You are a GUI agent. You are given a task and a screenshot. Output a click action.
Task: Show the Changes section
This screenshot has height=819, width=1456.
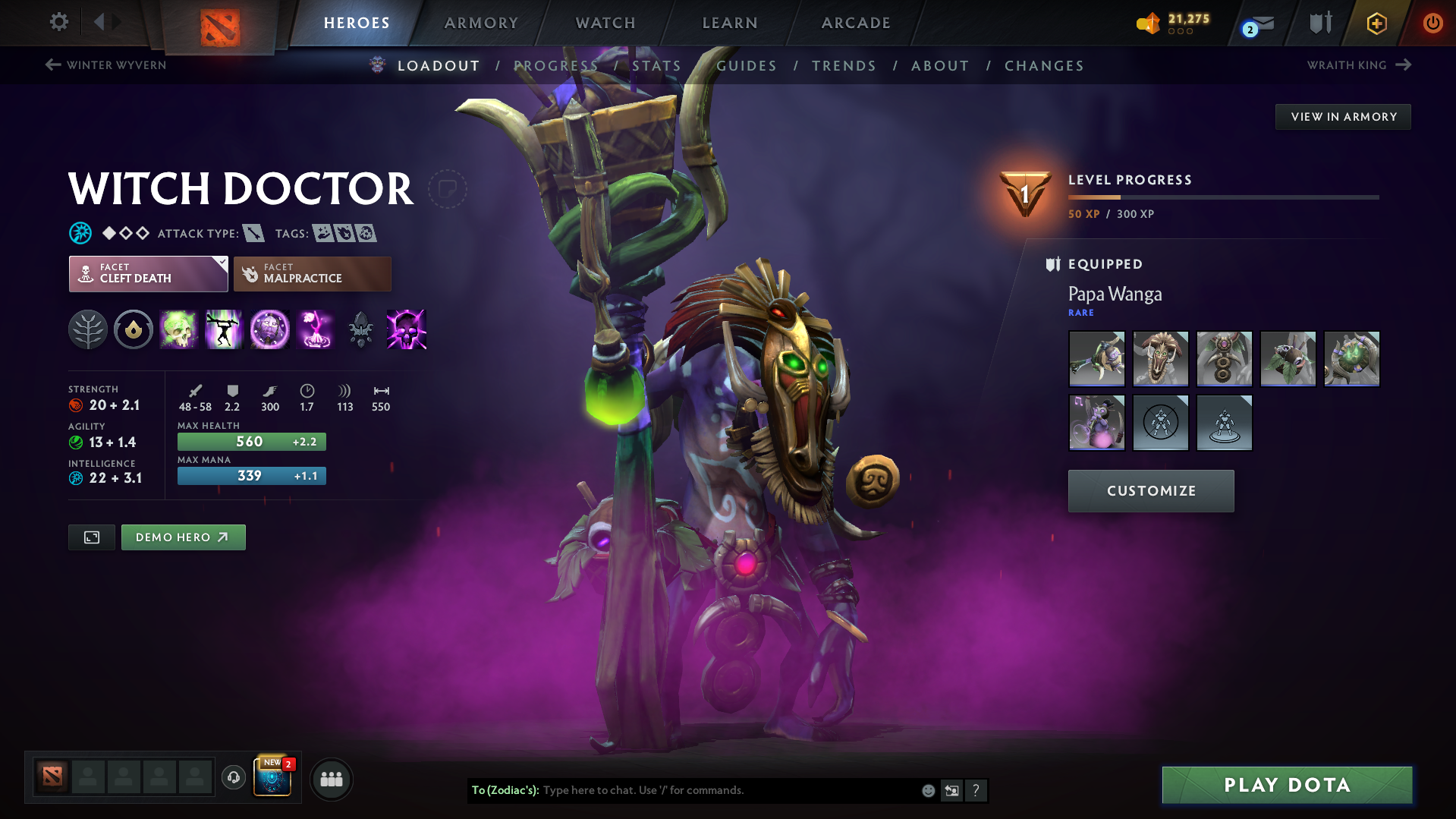point(1044,66)
